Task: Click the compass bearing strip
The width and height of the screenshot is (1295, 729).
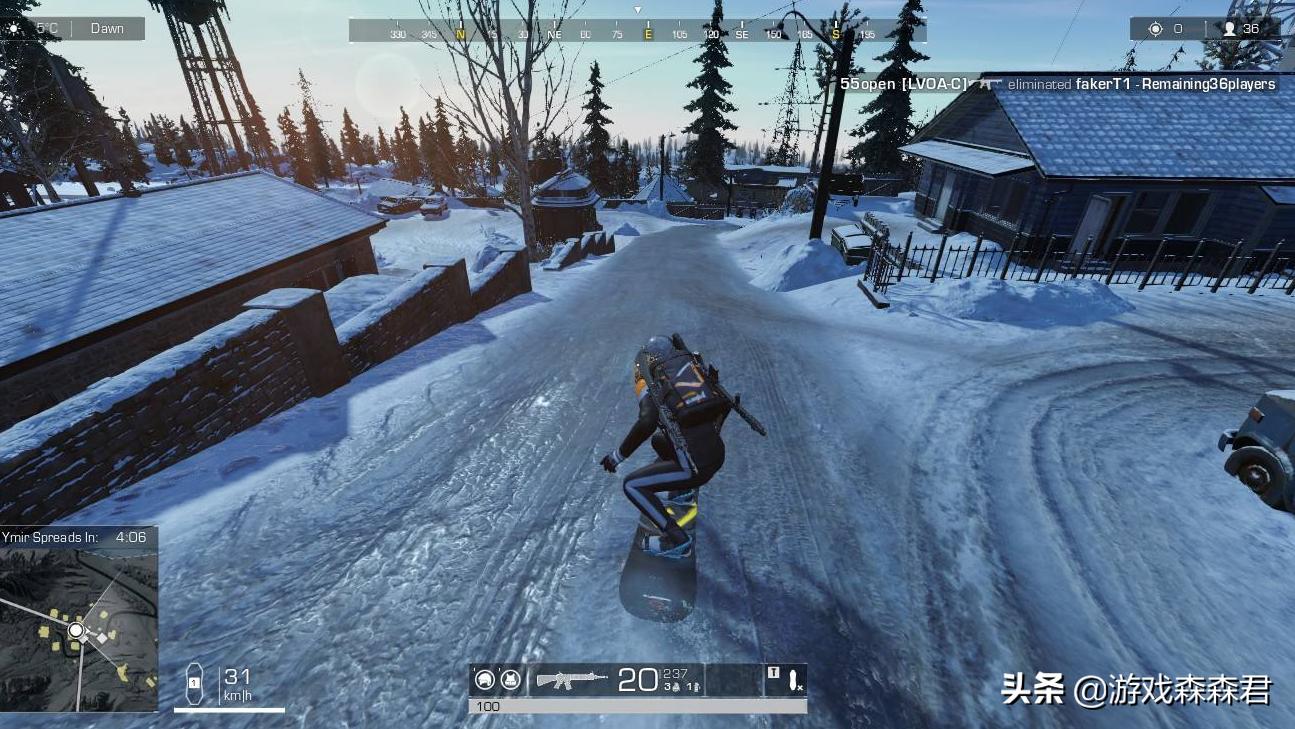Action: tap(637, 33)
